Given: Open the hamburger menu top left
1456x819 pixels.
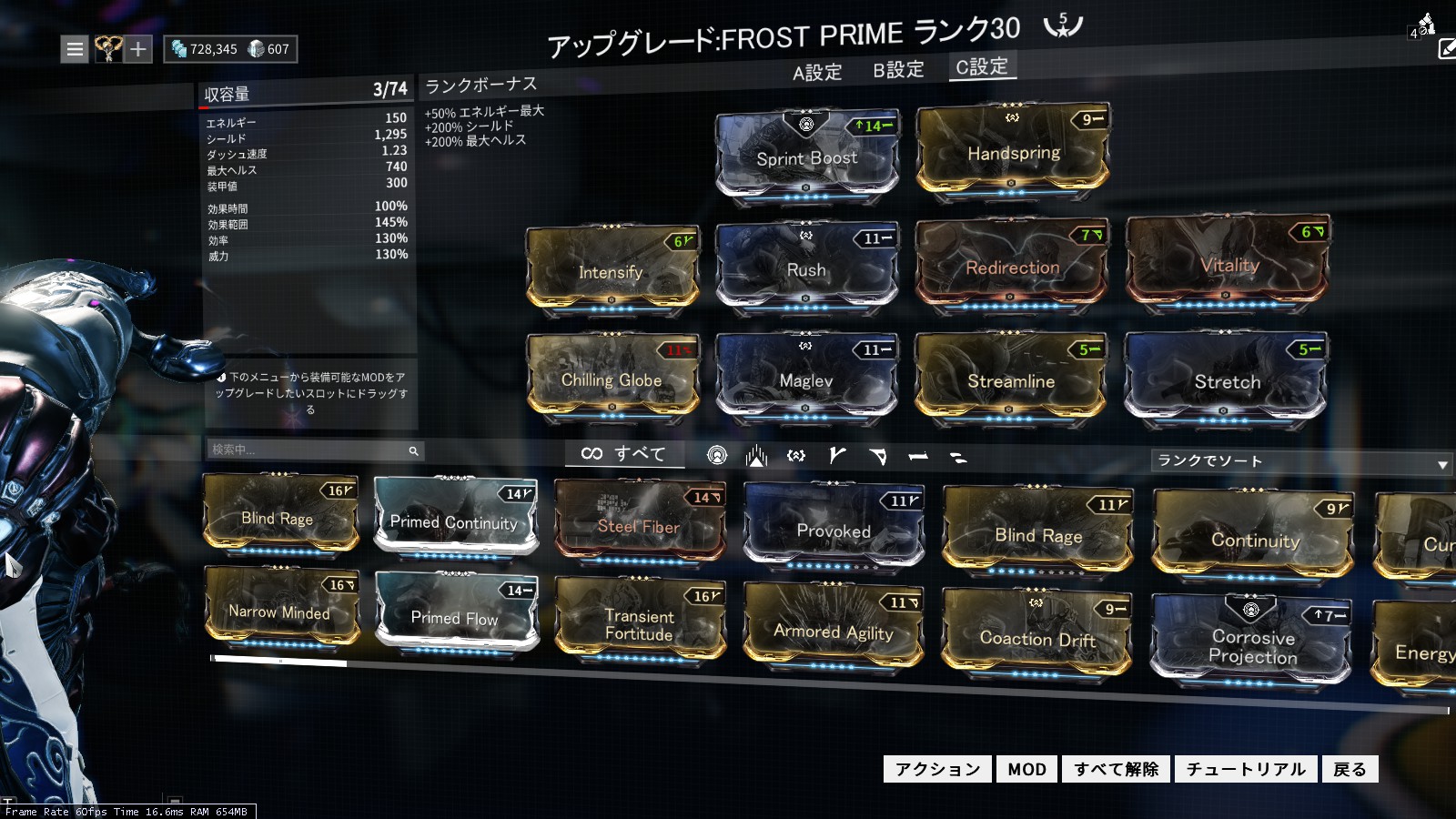Looking at the screenshot, I should (x=75, y=49).
